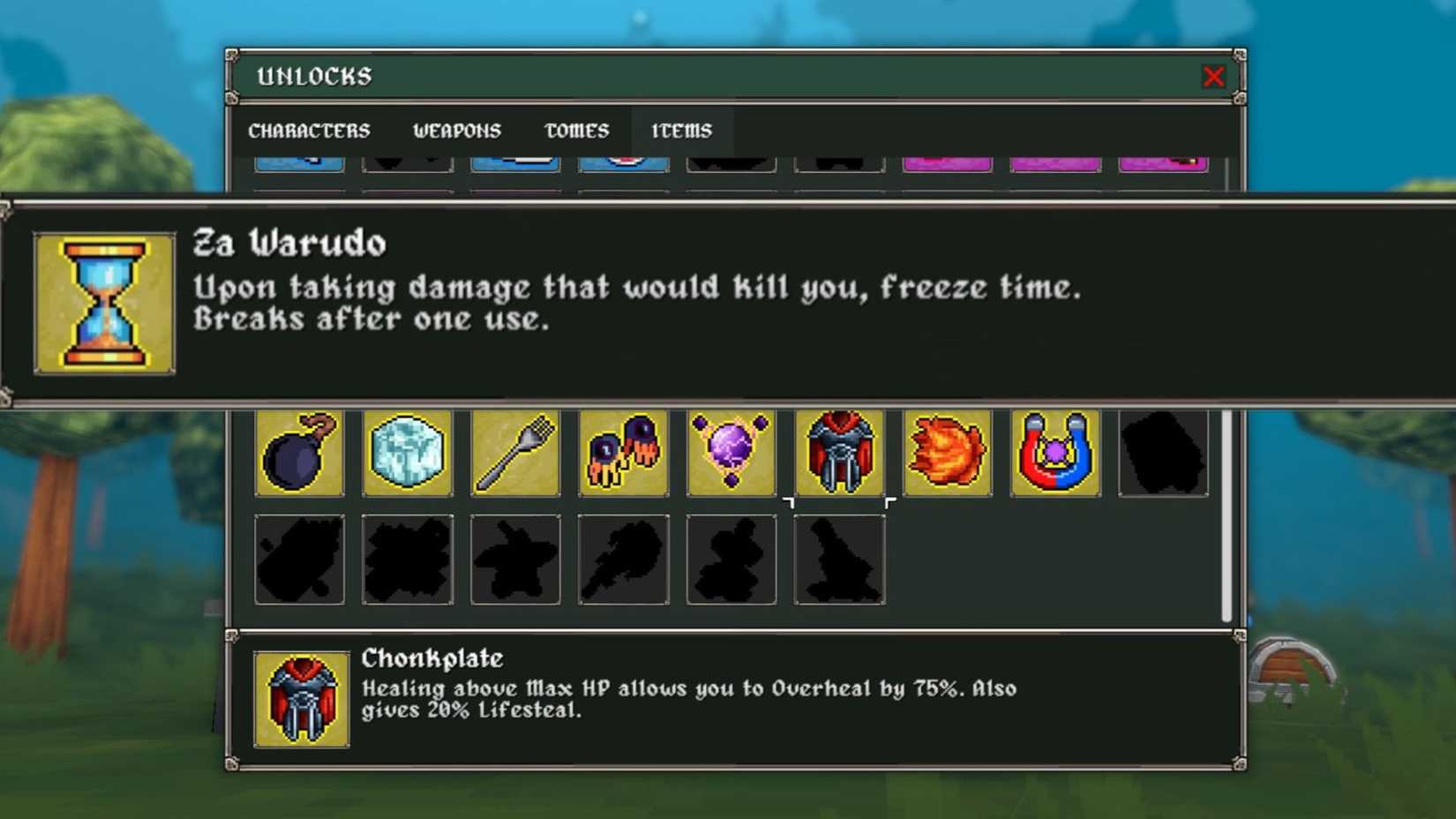
Task: Open the Weapons tab
Action: click(456, 131)
